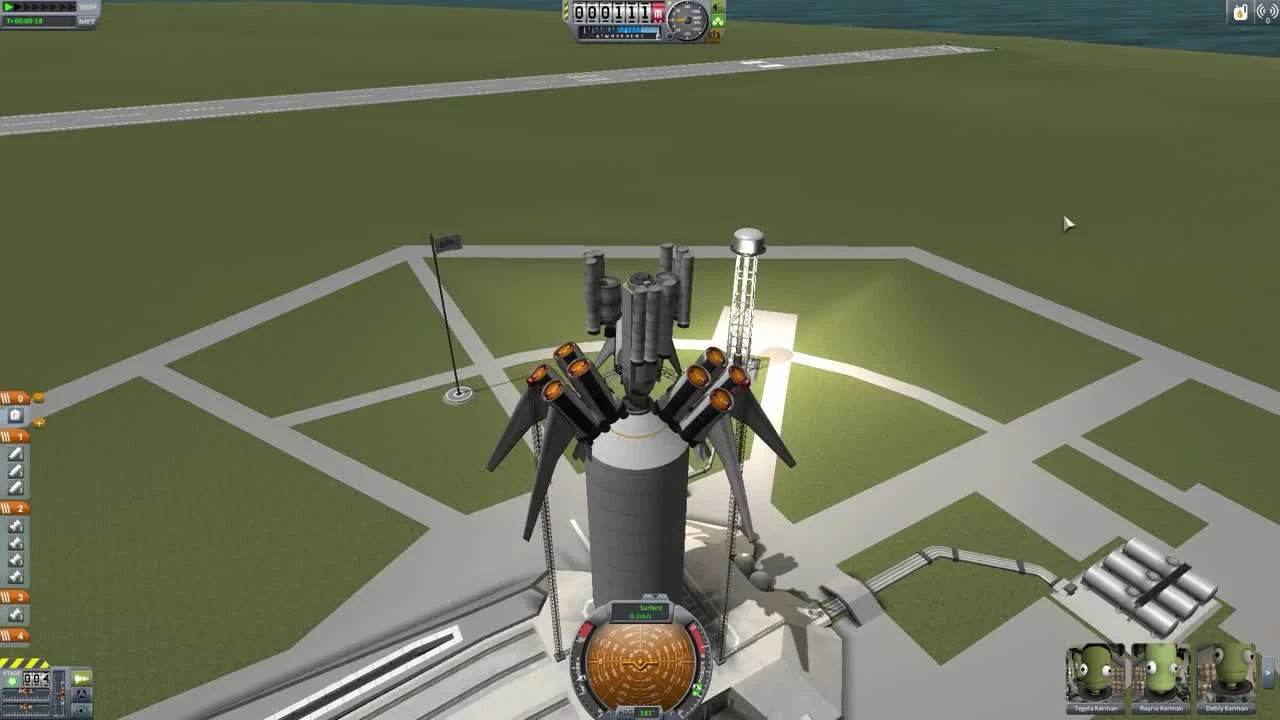
Task: Click the highest time warp arrow
Action: [x=70, y=8]
